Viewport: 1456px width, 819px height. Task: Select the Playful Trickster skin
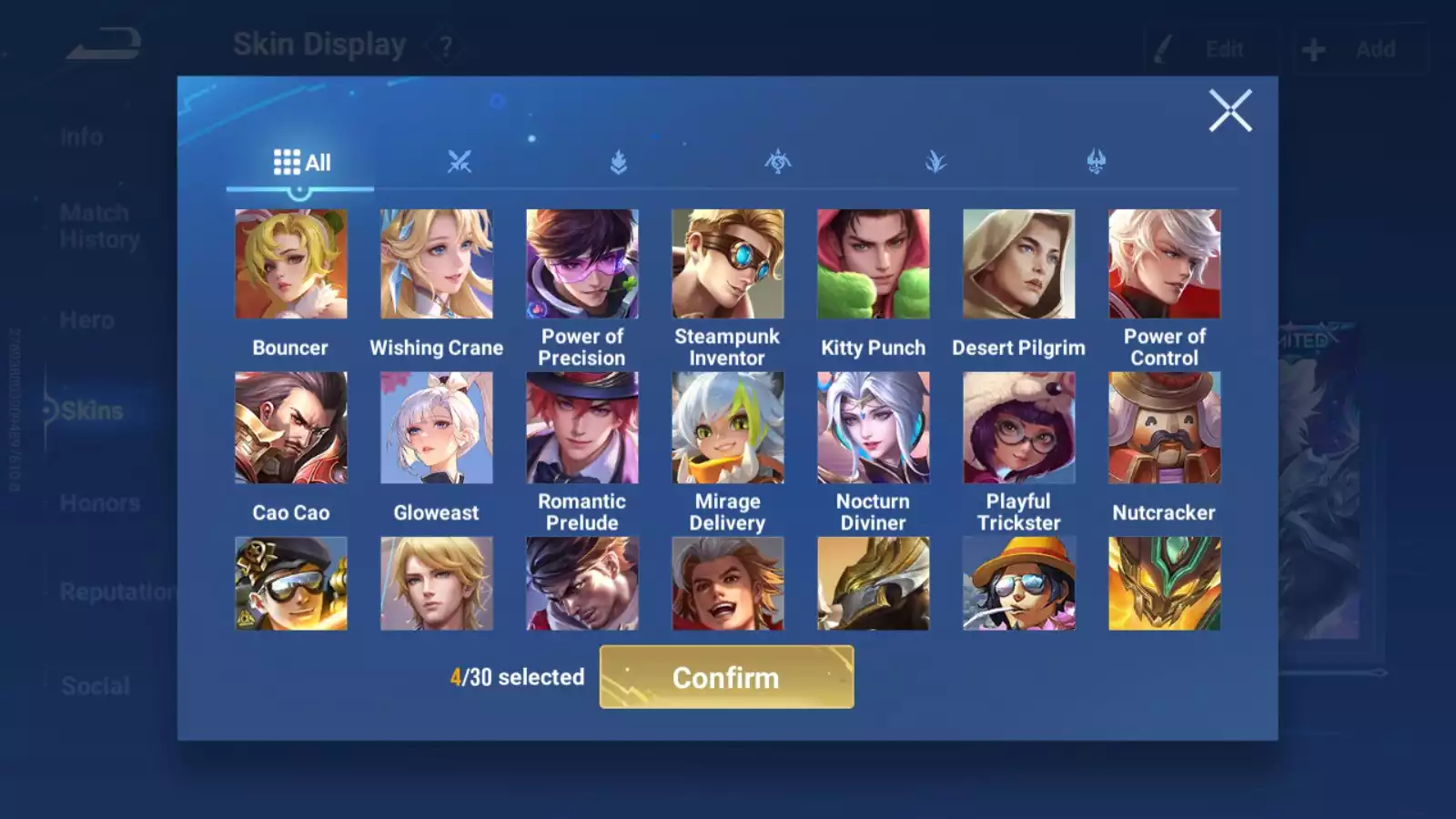1019,428
